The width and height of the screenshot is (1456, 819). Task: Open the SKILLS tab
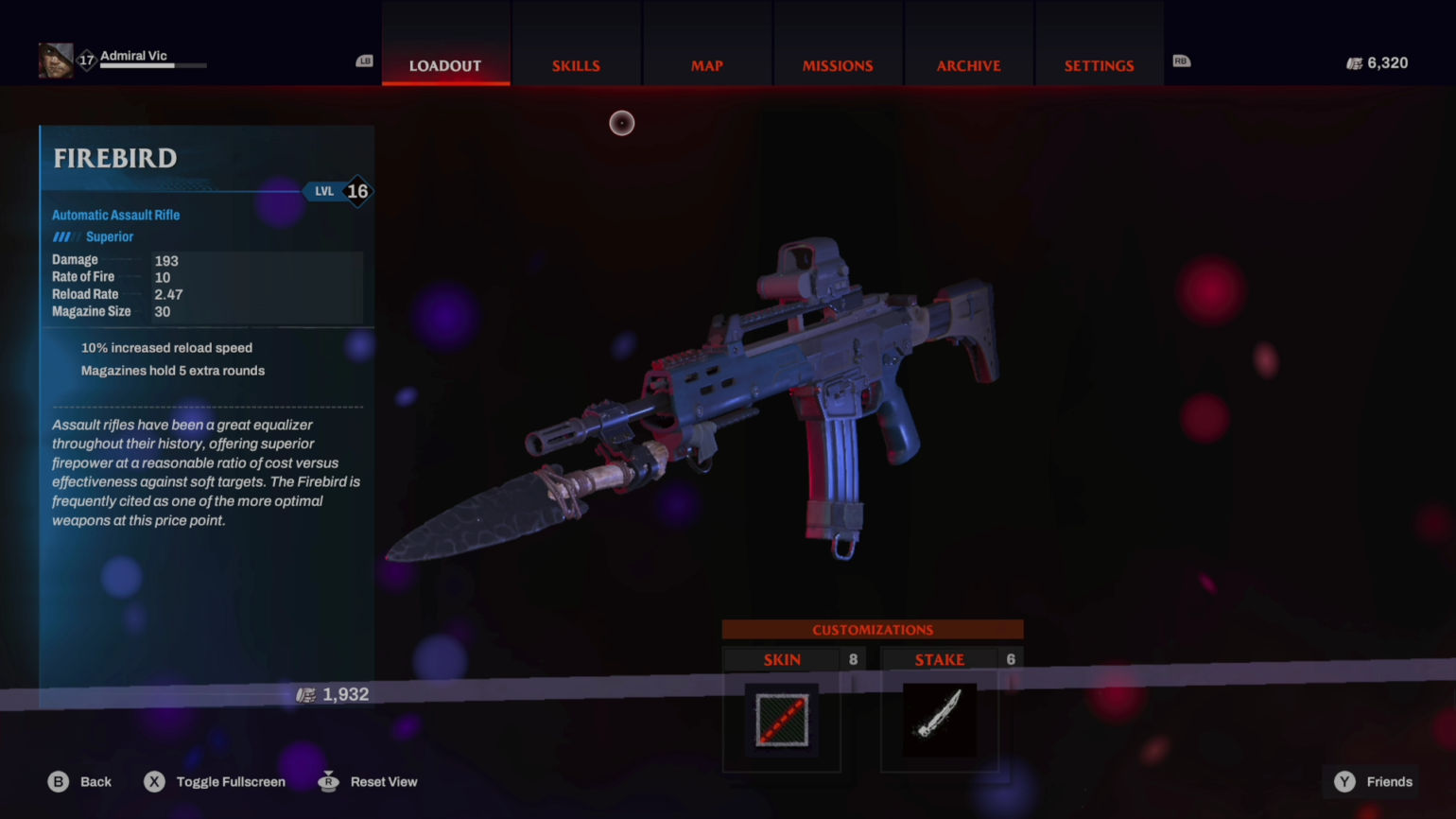[x=576, y=65]
